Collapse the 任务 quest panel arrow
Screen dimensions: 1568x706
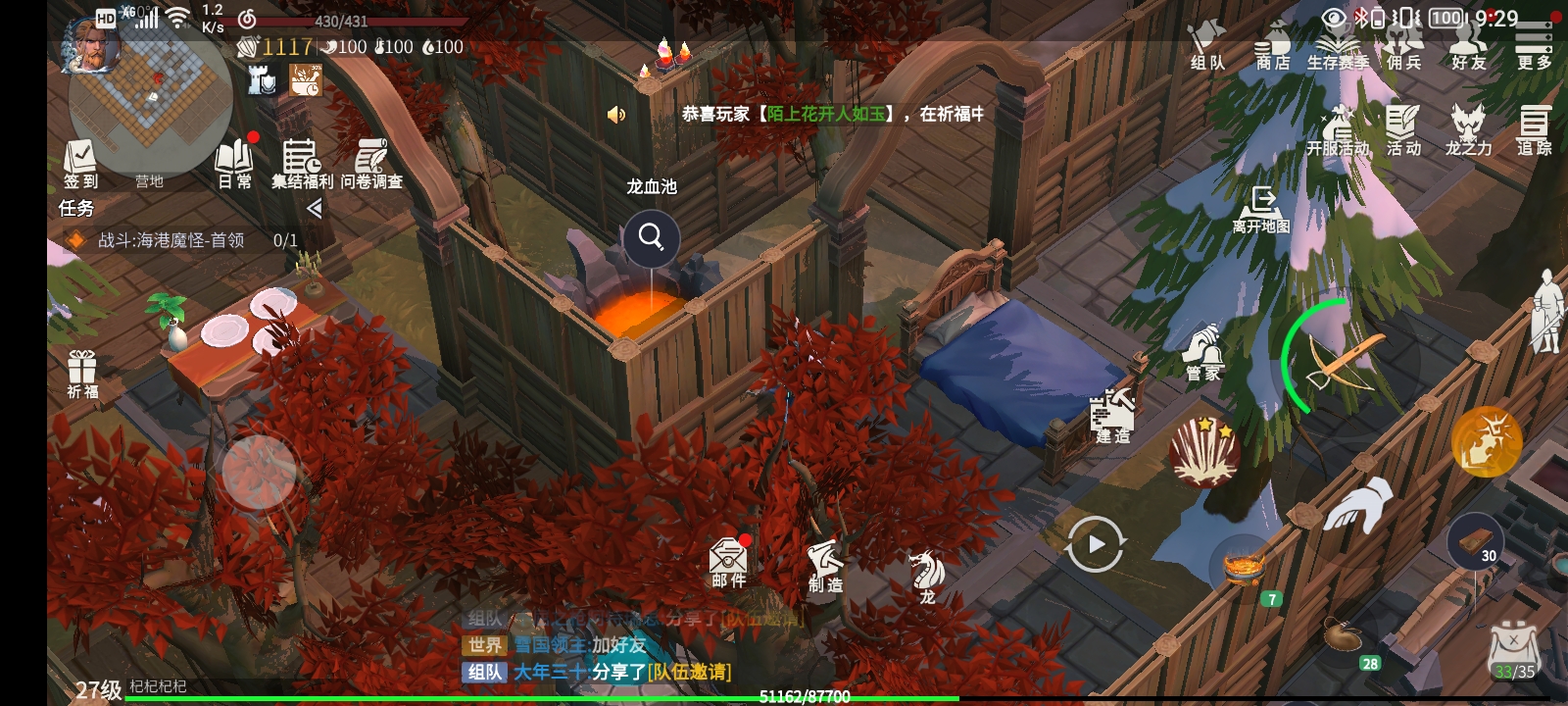tap(314, 208)
